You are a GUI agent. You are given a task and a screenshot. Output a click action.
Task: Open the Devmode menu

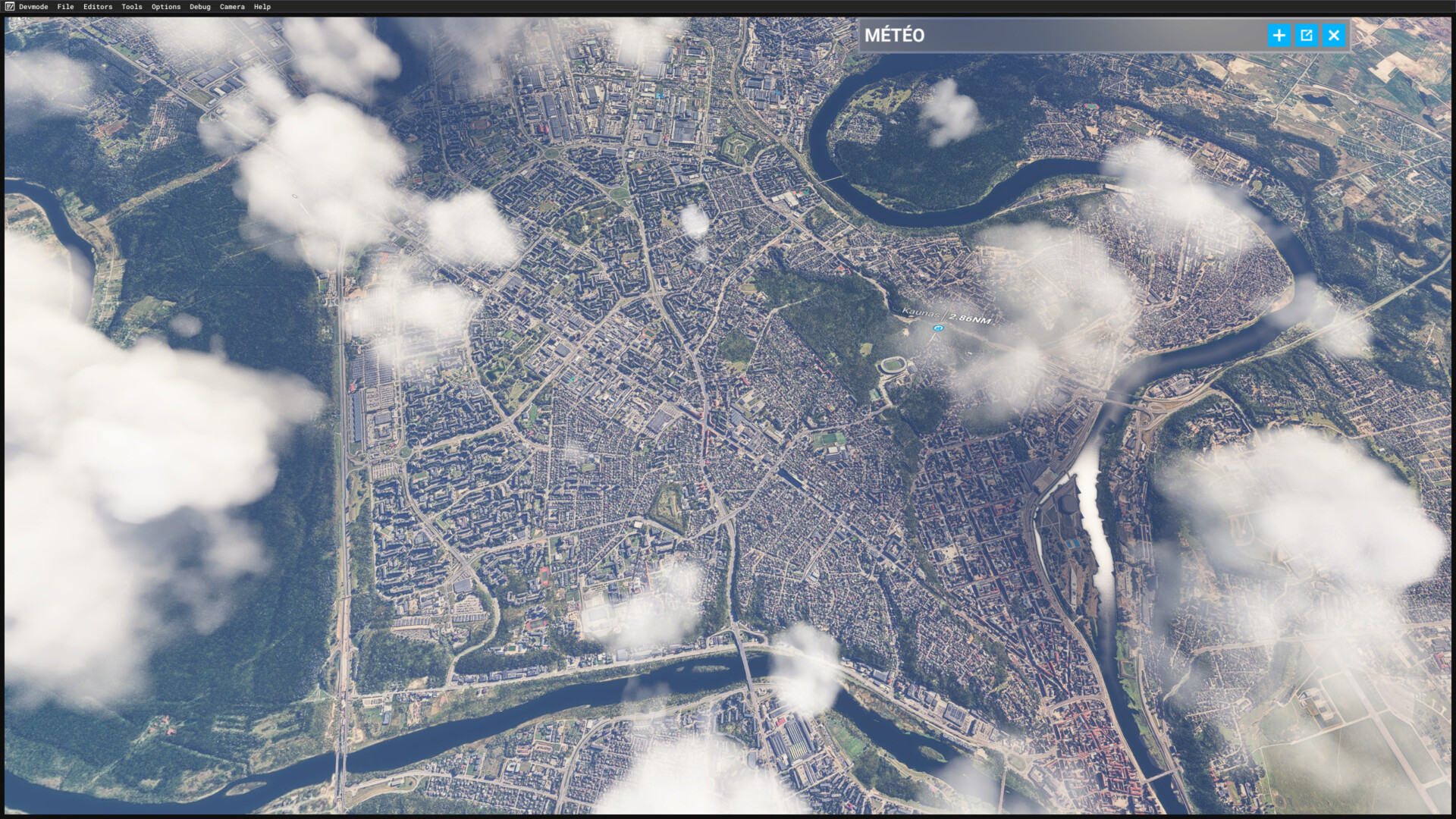pyautogui.click(x=33, y=7)
